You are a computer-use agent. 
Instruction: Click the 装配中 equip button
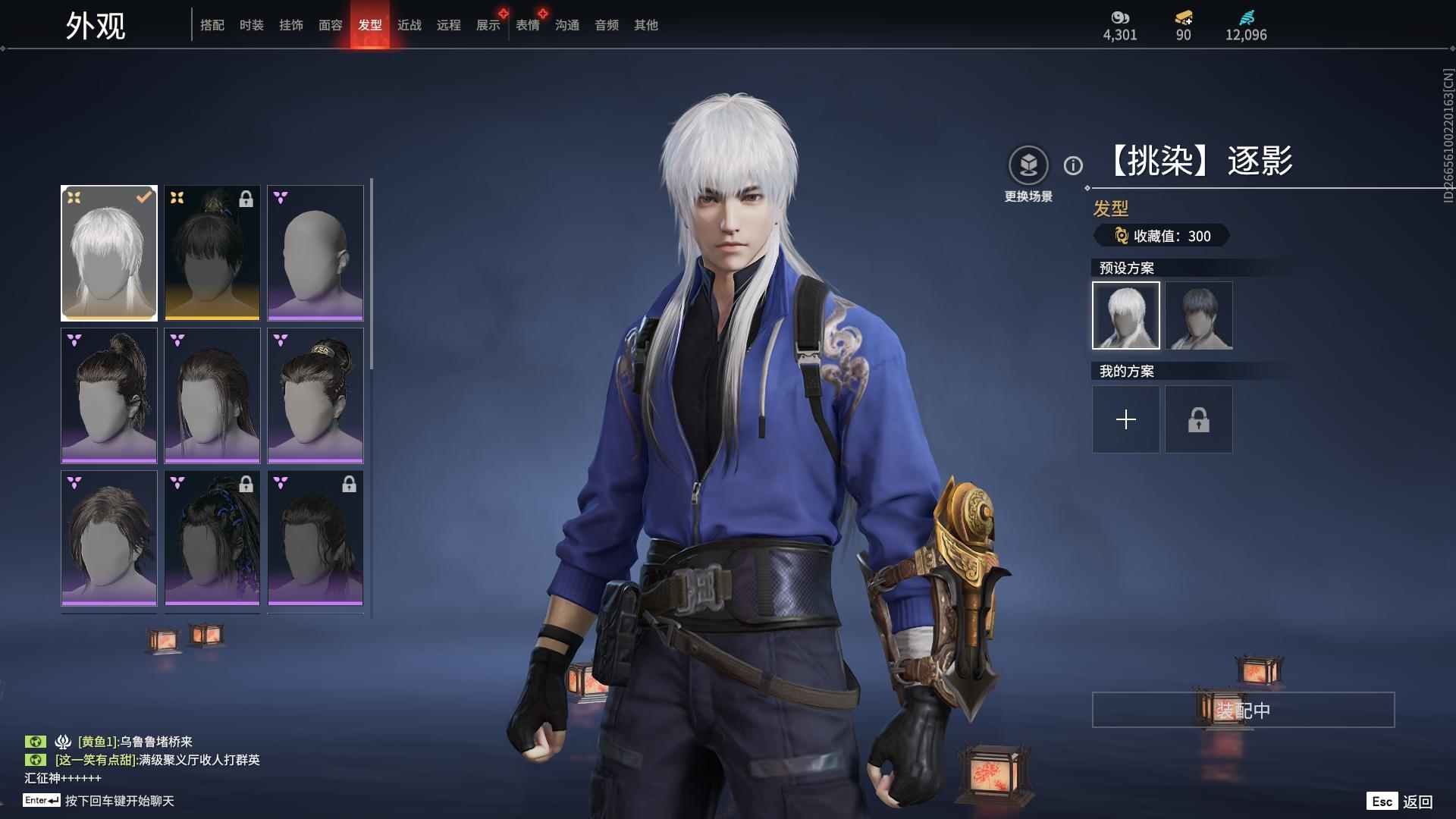pos(1243,710)
